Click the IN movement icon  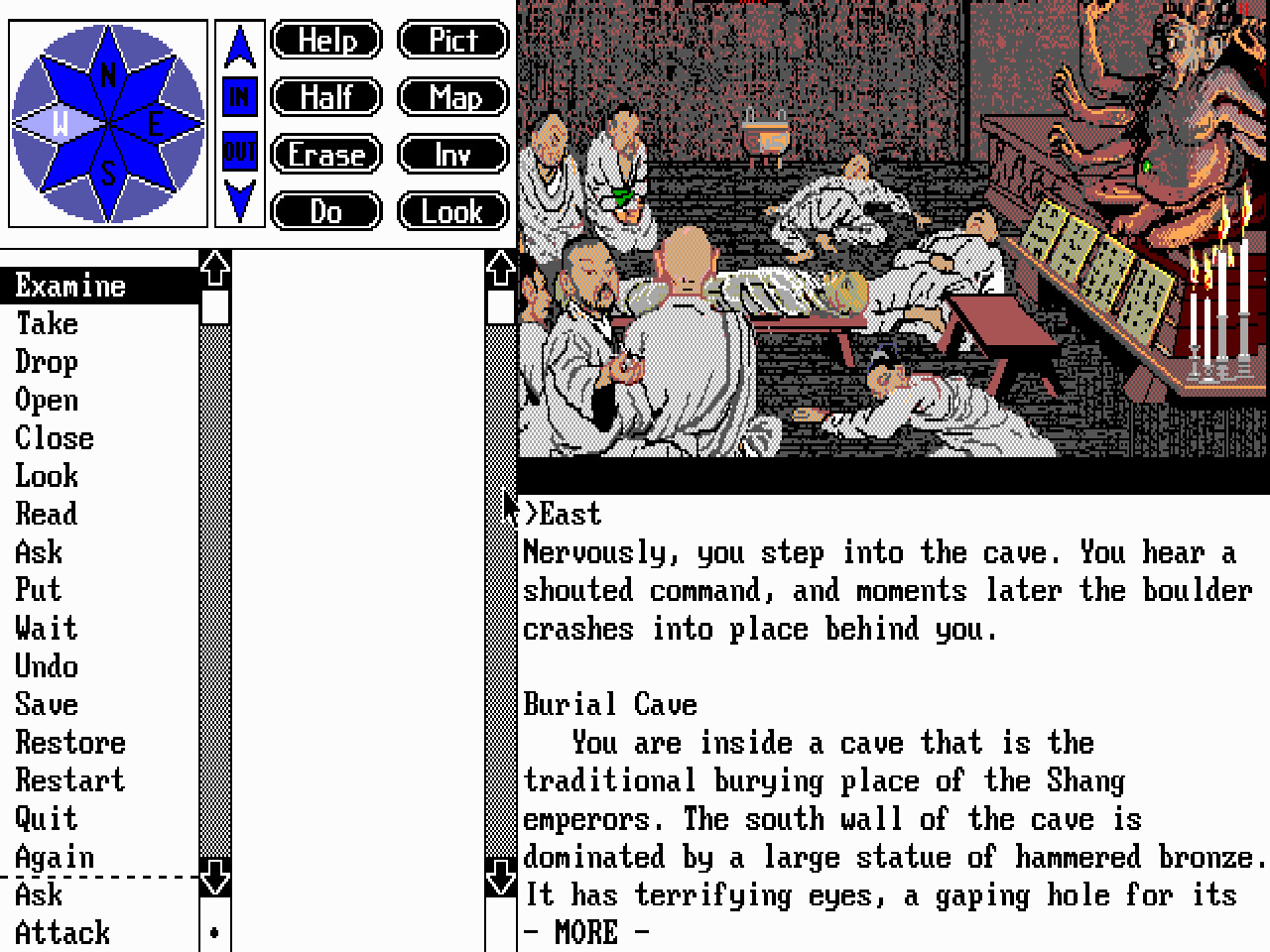pos(238,96)
